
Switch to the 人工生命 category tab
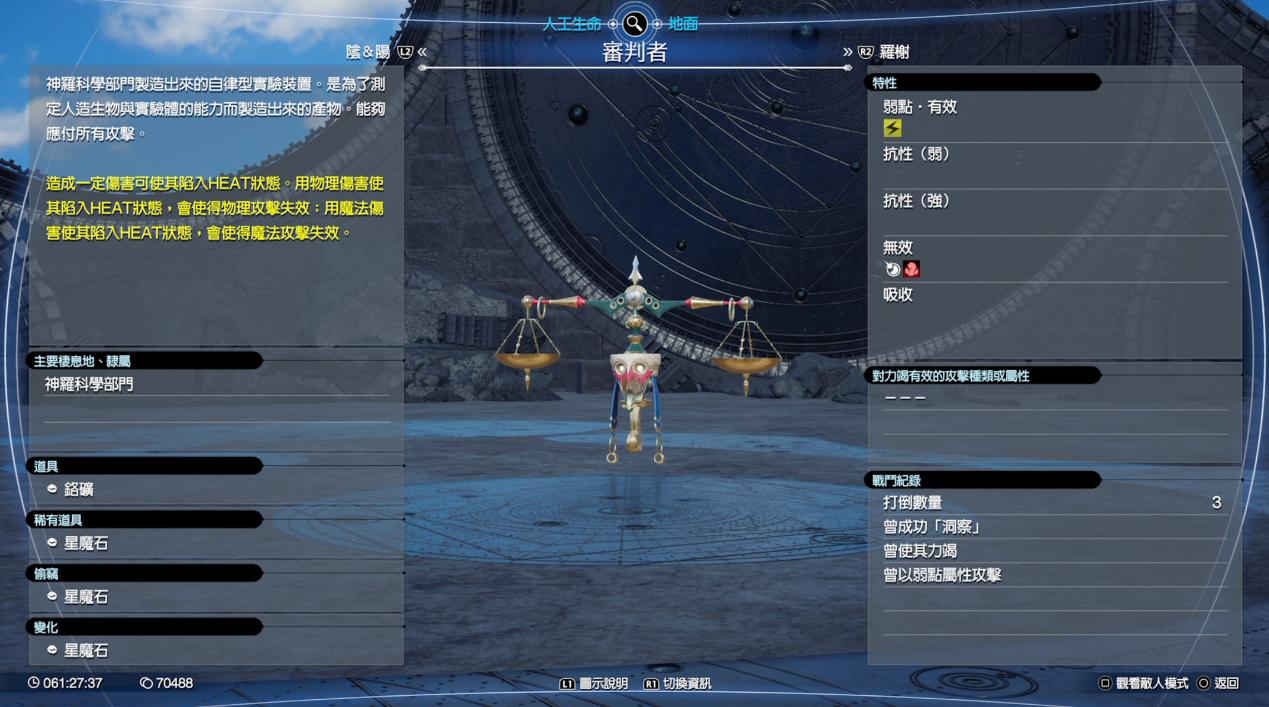tap(572, 24)
